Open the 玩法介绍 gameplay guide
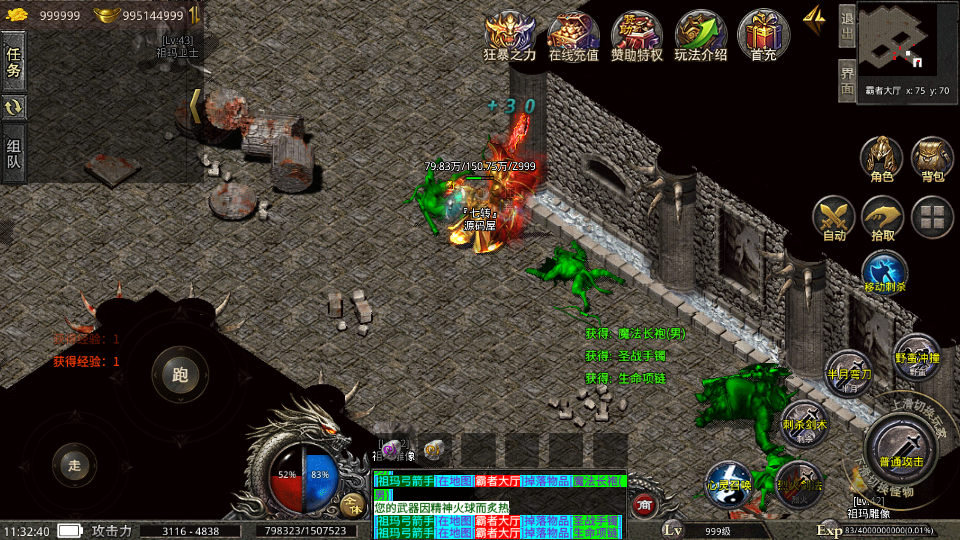960x540 pixels. (x=700, y=37)
